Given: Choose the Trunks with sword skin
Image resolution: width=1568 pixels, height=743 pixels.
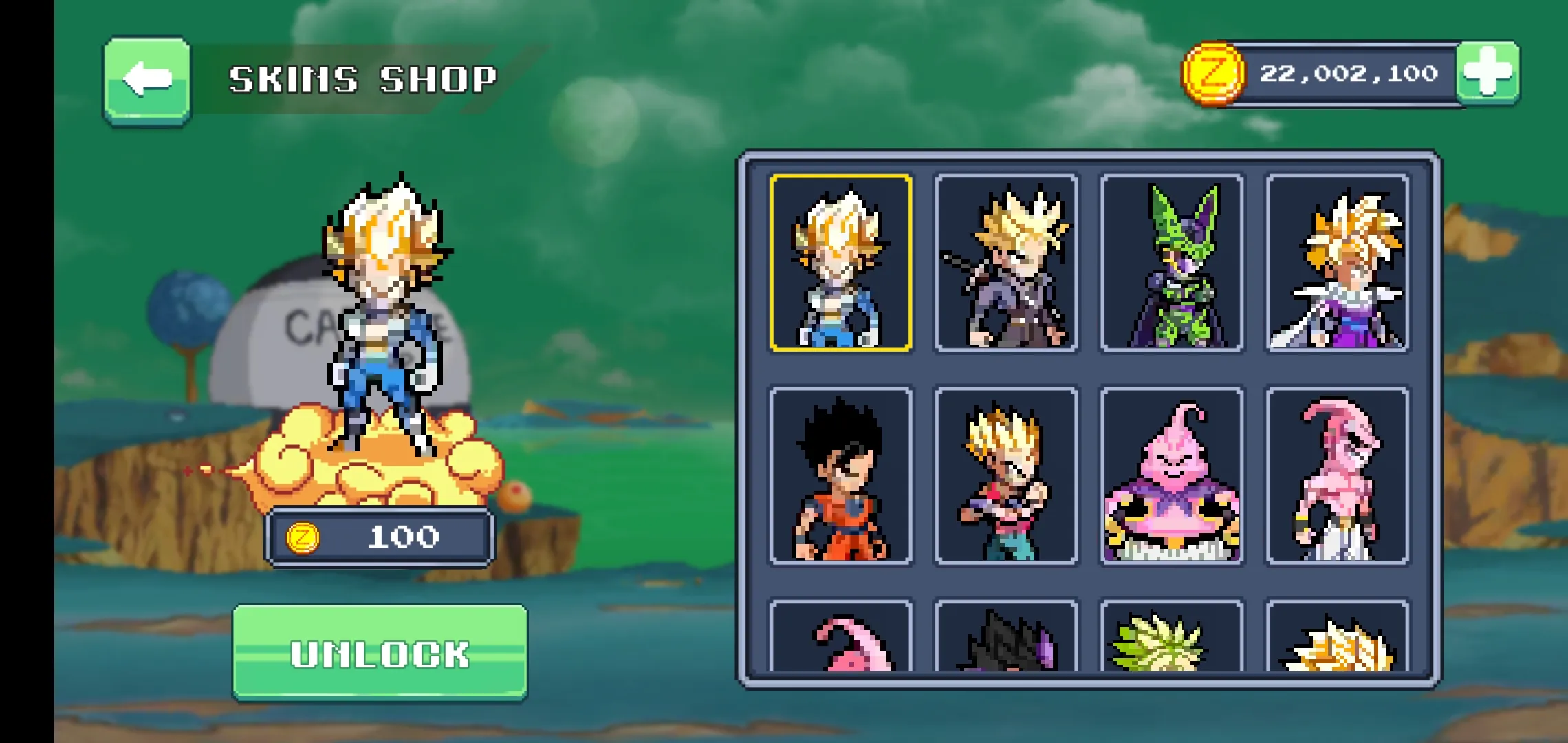Looking at the screenshot, I should click(1006, 263).
